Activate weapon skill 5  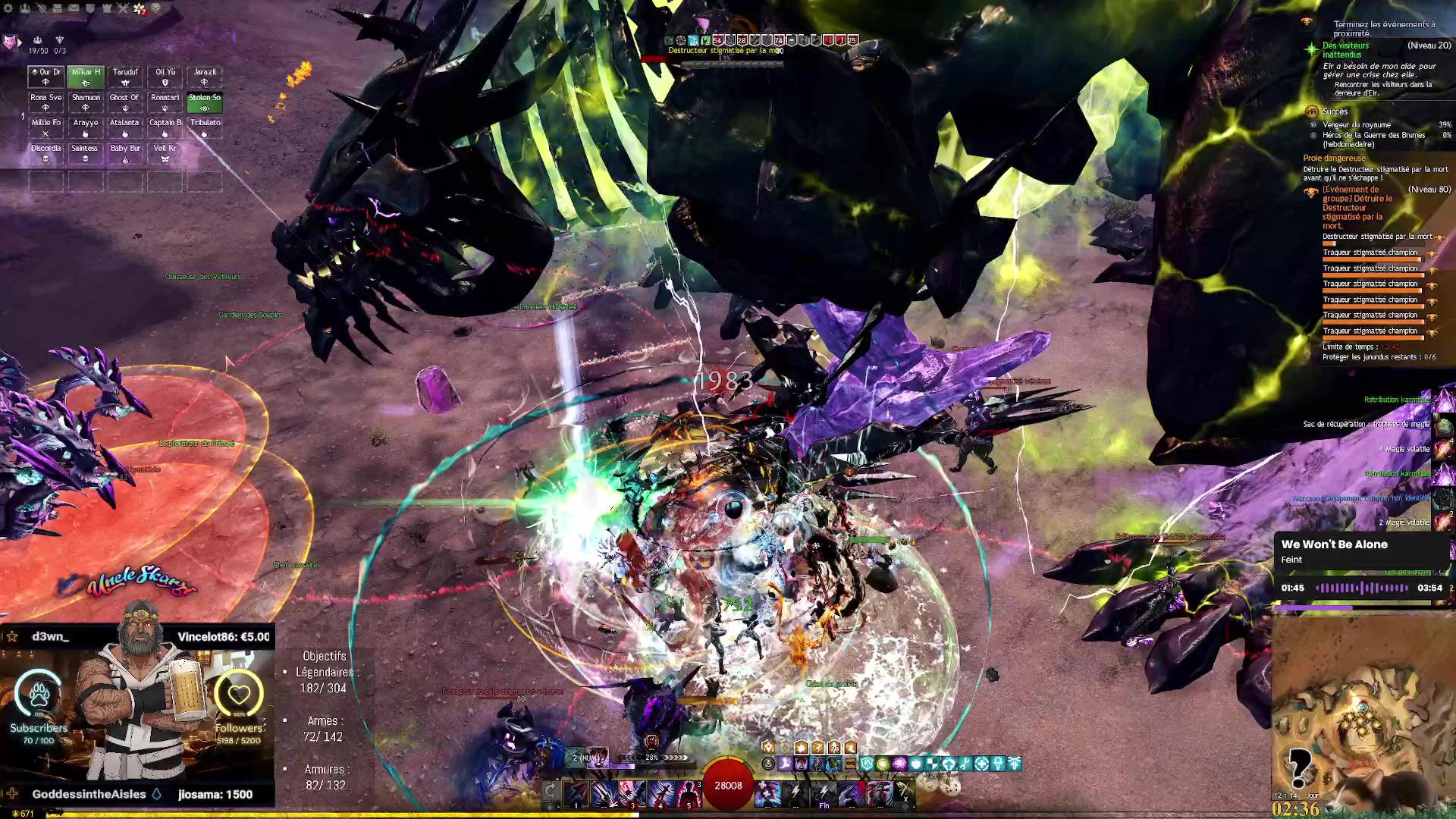(689, 793)
